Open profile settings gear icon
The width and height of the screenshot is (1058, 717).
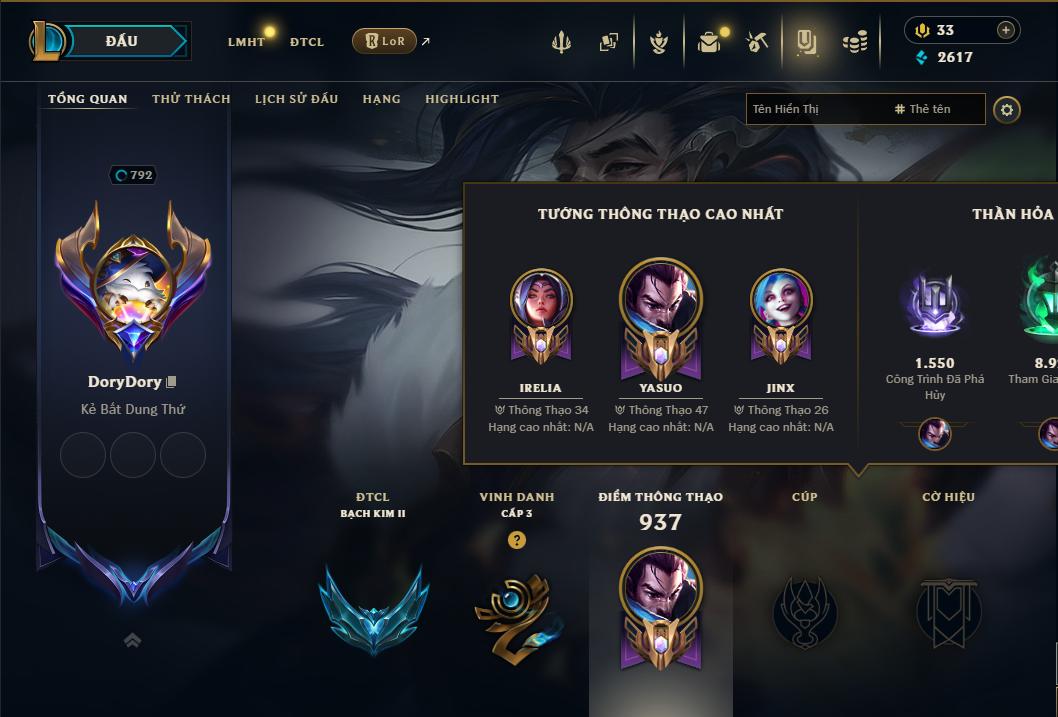click(1007, 109)
